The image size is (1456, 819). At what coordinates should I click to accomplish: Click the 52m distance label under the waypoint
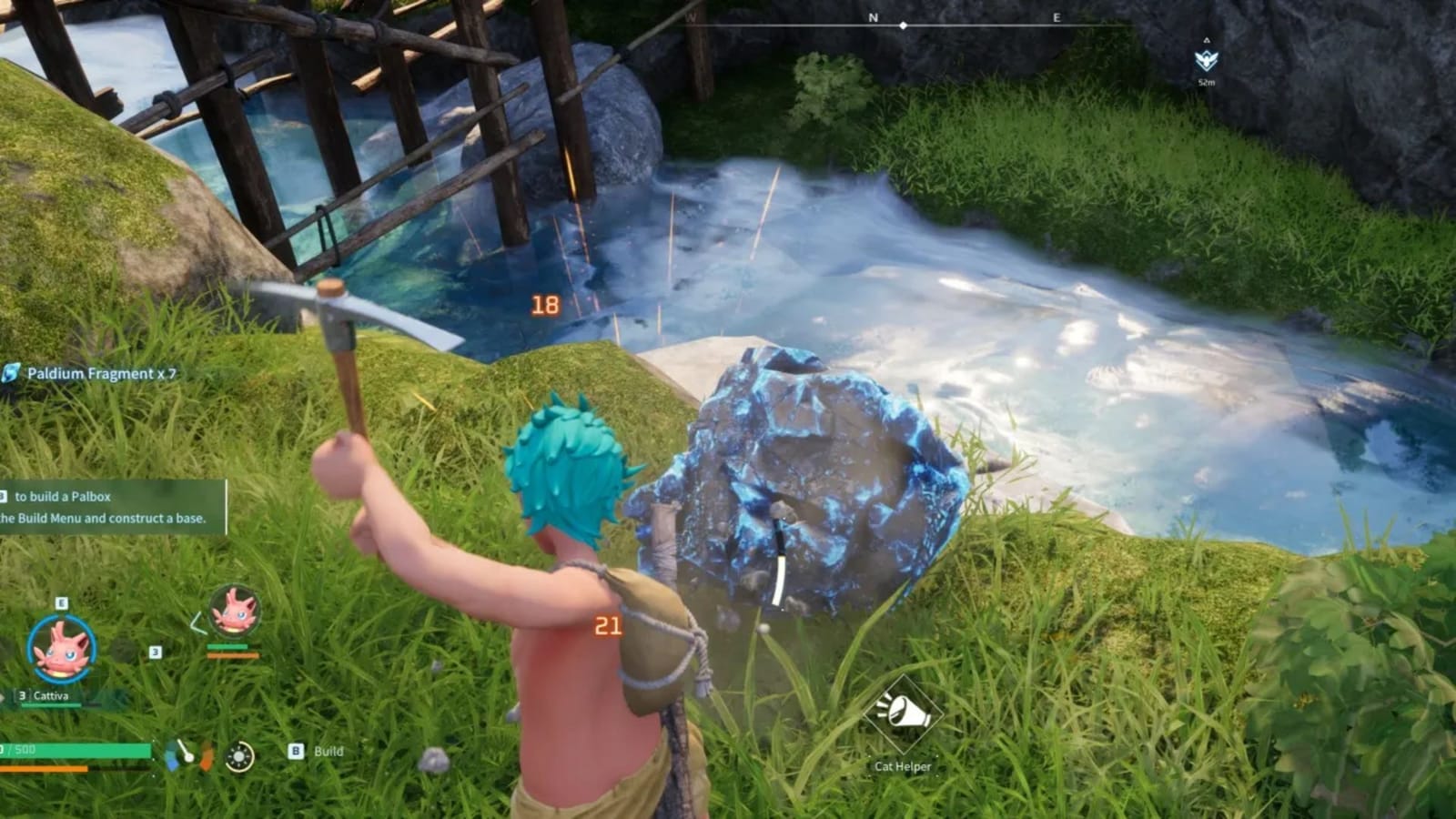click(1207, 83)
